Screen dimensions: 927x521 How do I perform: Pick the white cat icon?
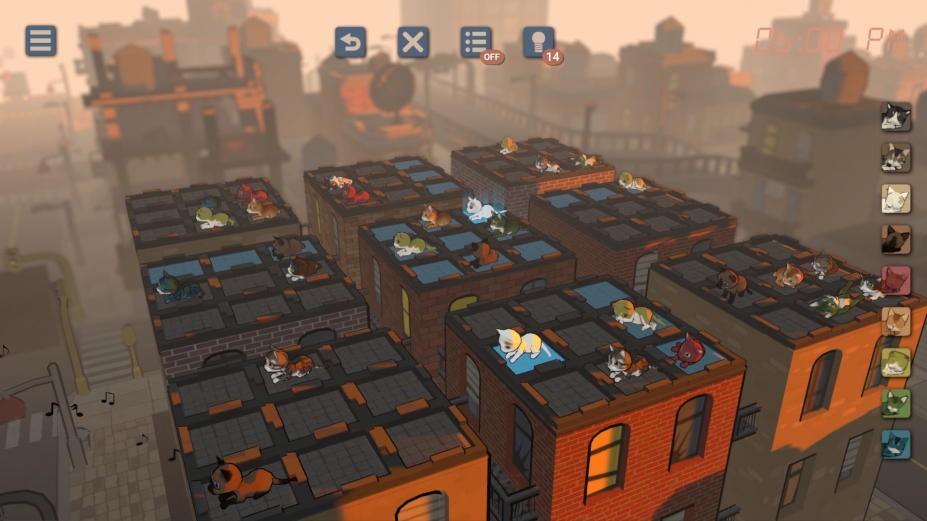click(895, 199)
